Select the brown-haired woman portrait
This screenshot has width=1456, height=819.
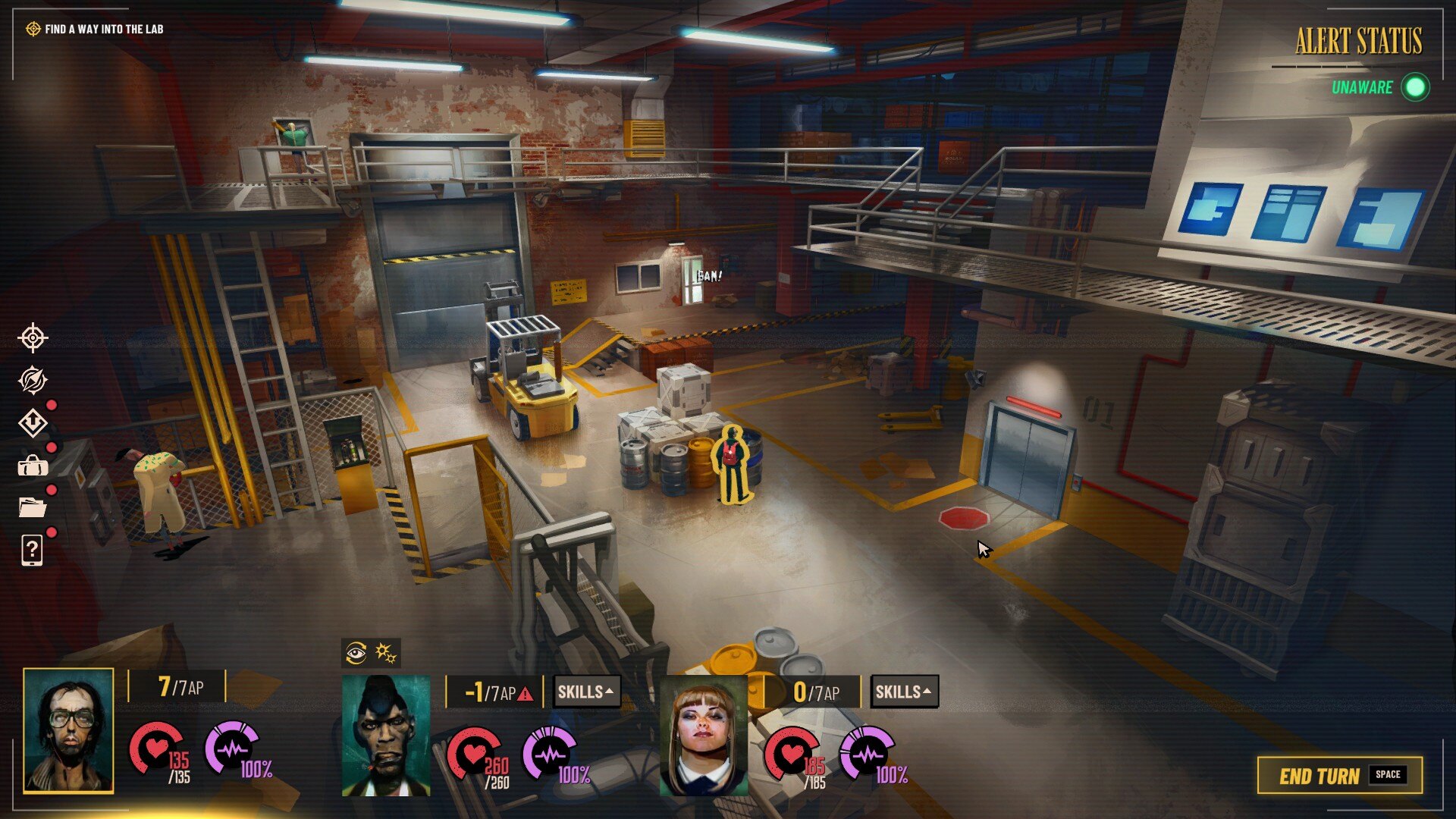pos(704,736)
